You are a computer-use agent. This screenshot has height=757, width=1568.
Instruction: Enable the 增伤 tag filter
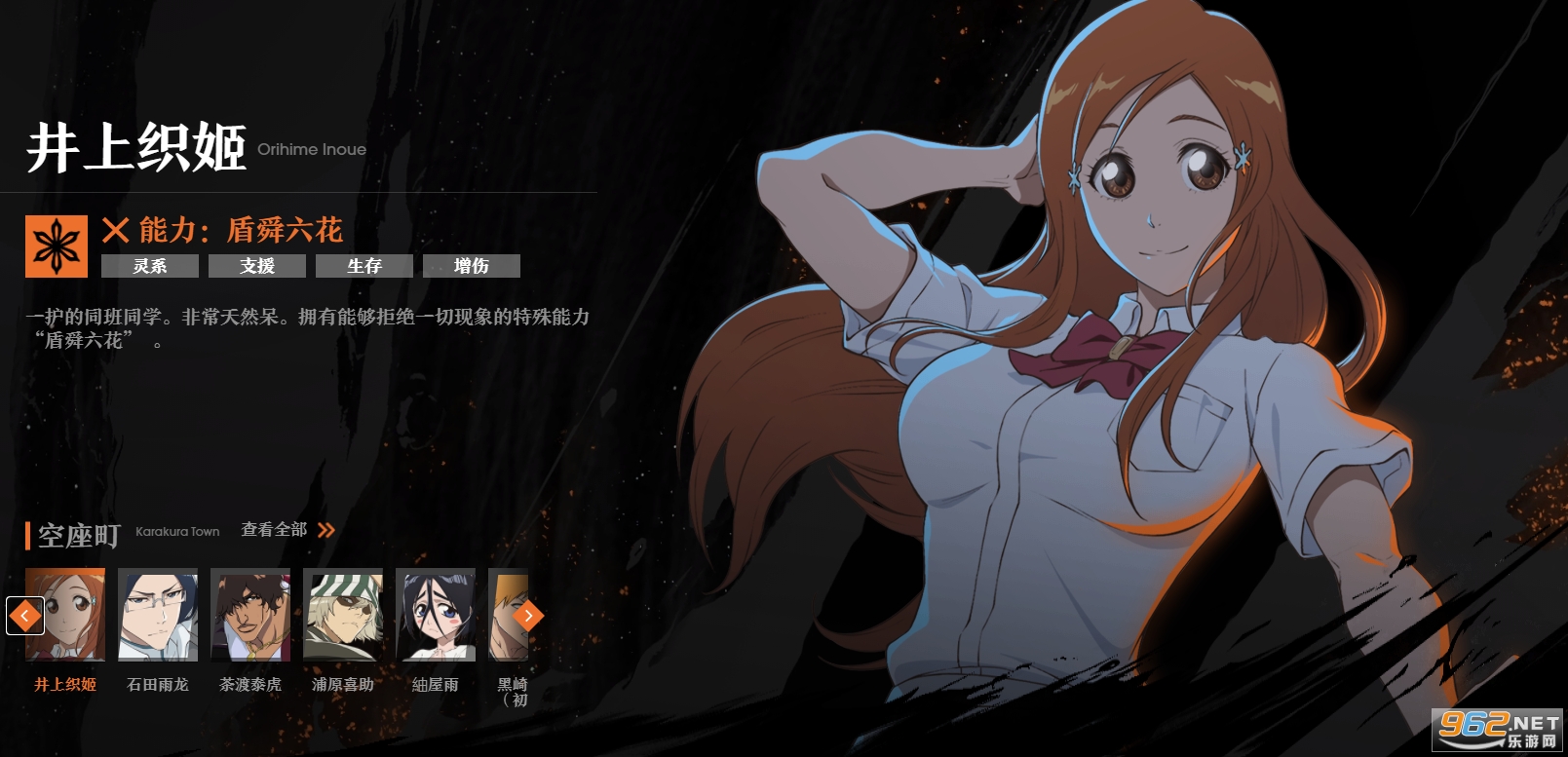click(x=472, y=266)
